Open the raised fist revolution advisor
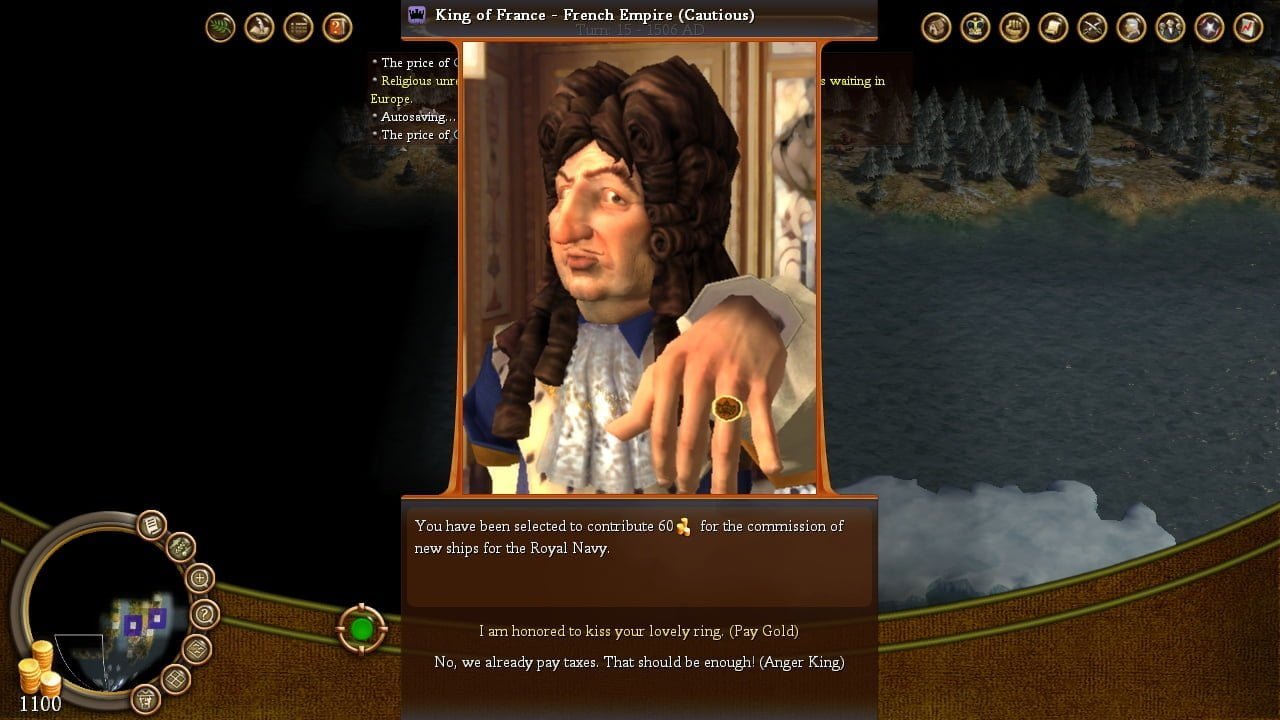 1014,27
